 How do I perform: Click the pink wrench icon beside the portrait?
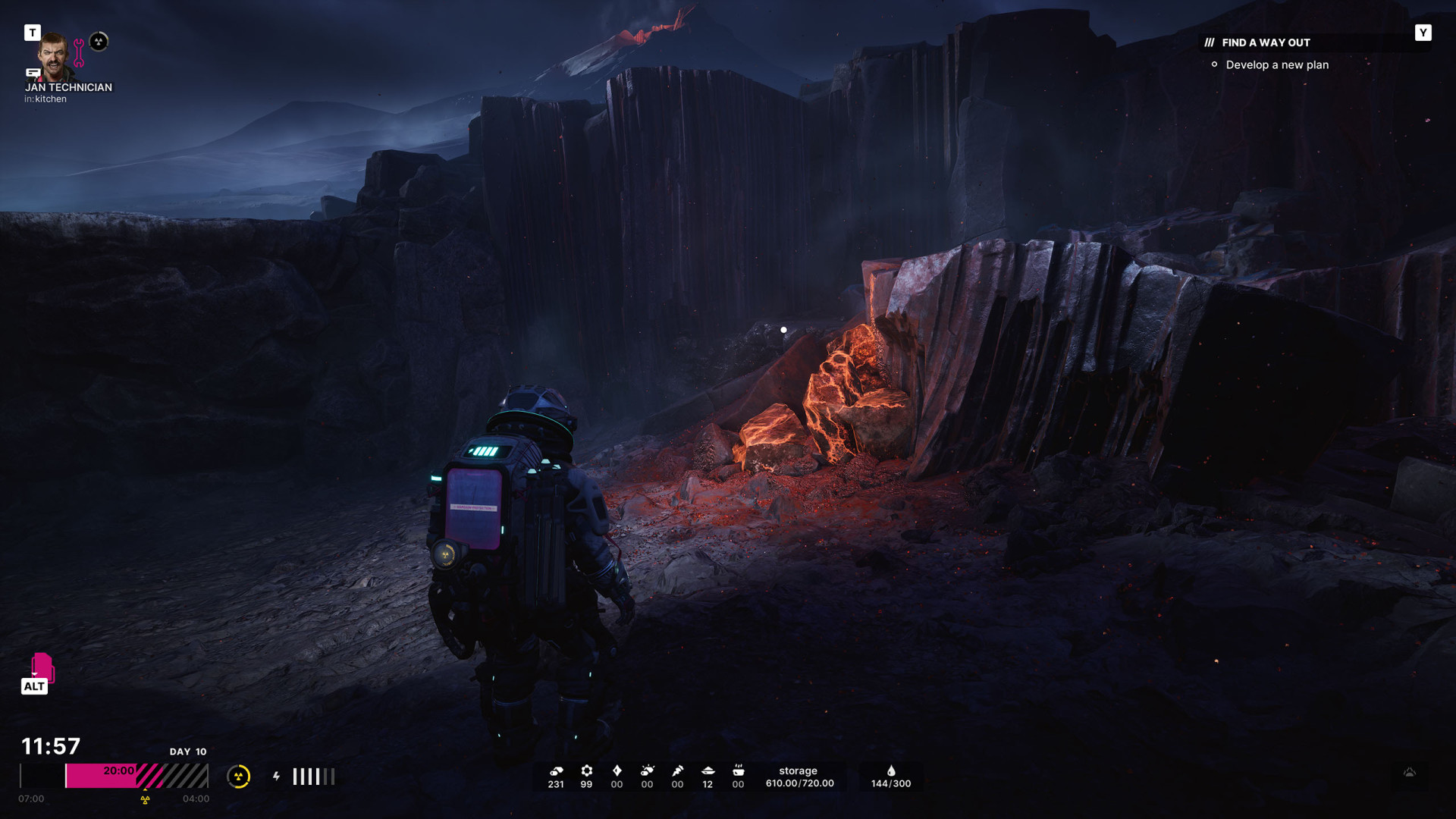(79, 53)
